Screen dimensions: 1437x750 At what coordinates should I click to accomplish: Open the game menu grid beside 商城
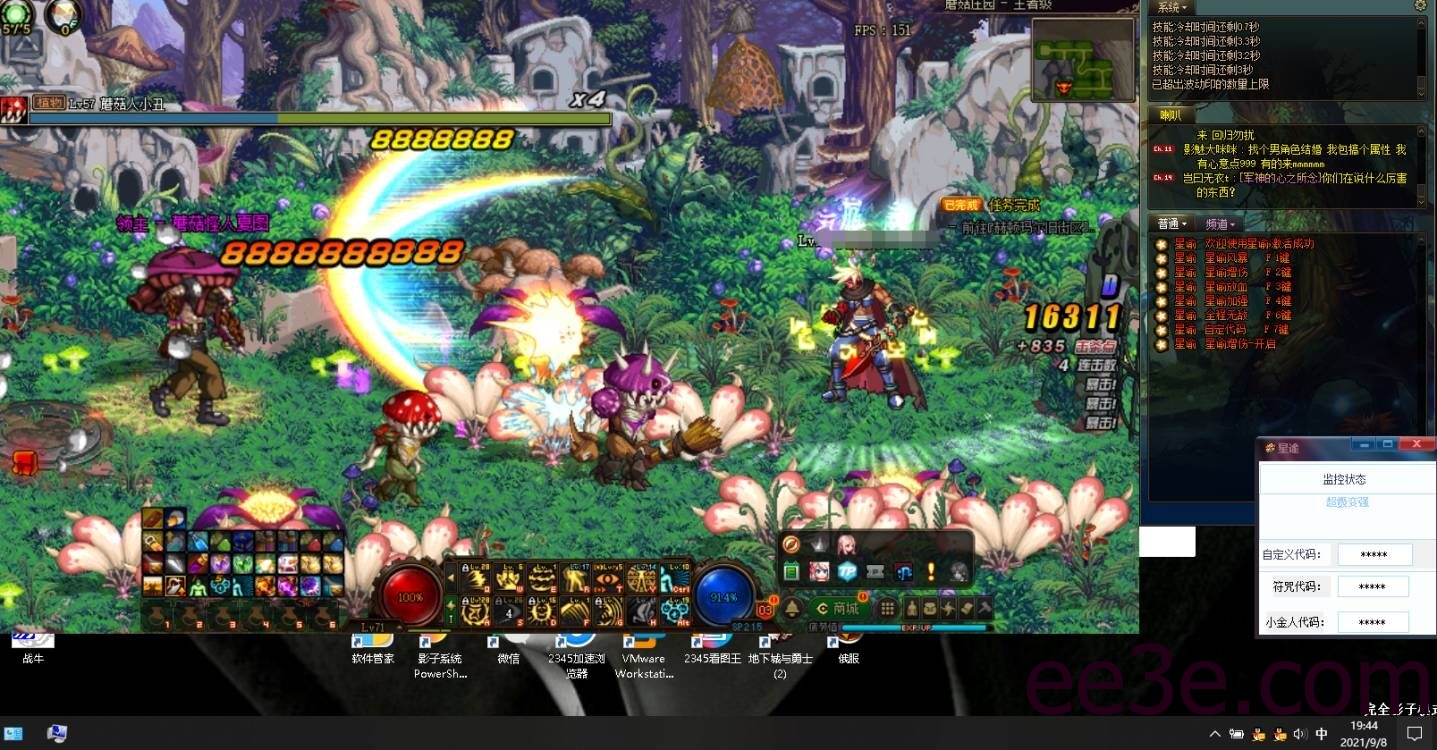887,608
